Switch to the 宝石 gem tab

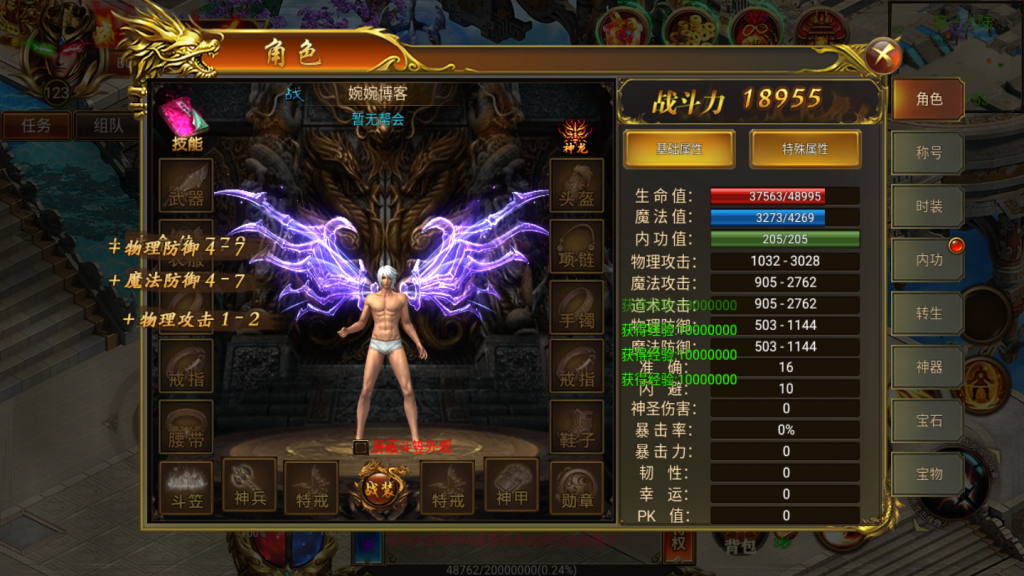click(928, 421)
